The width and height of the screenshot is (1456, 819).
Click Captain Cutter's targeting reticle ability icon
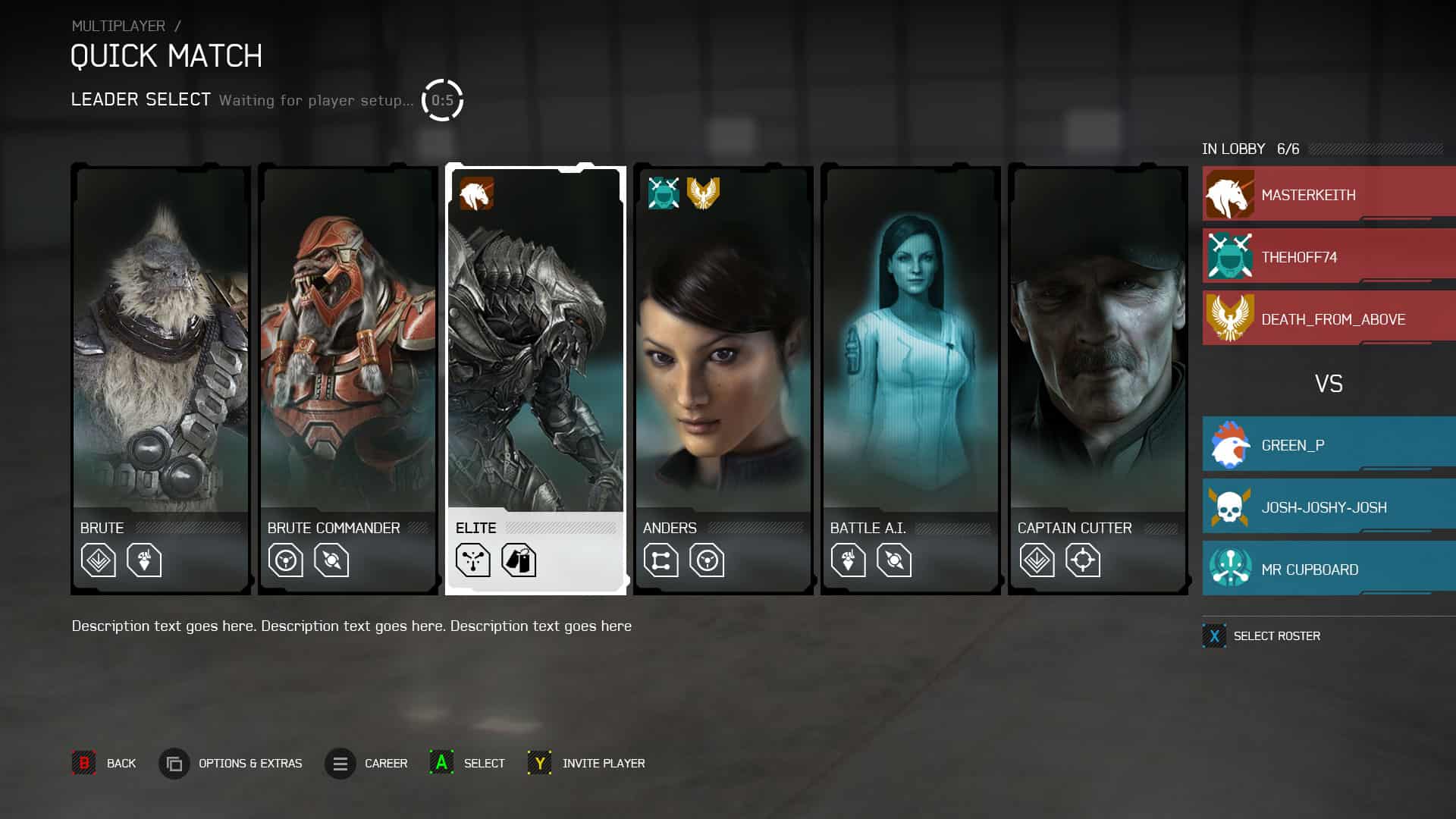click(x=1084, y=560)
